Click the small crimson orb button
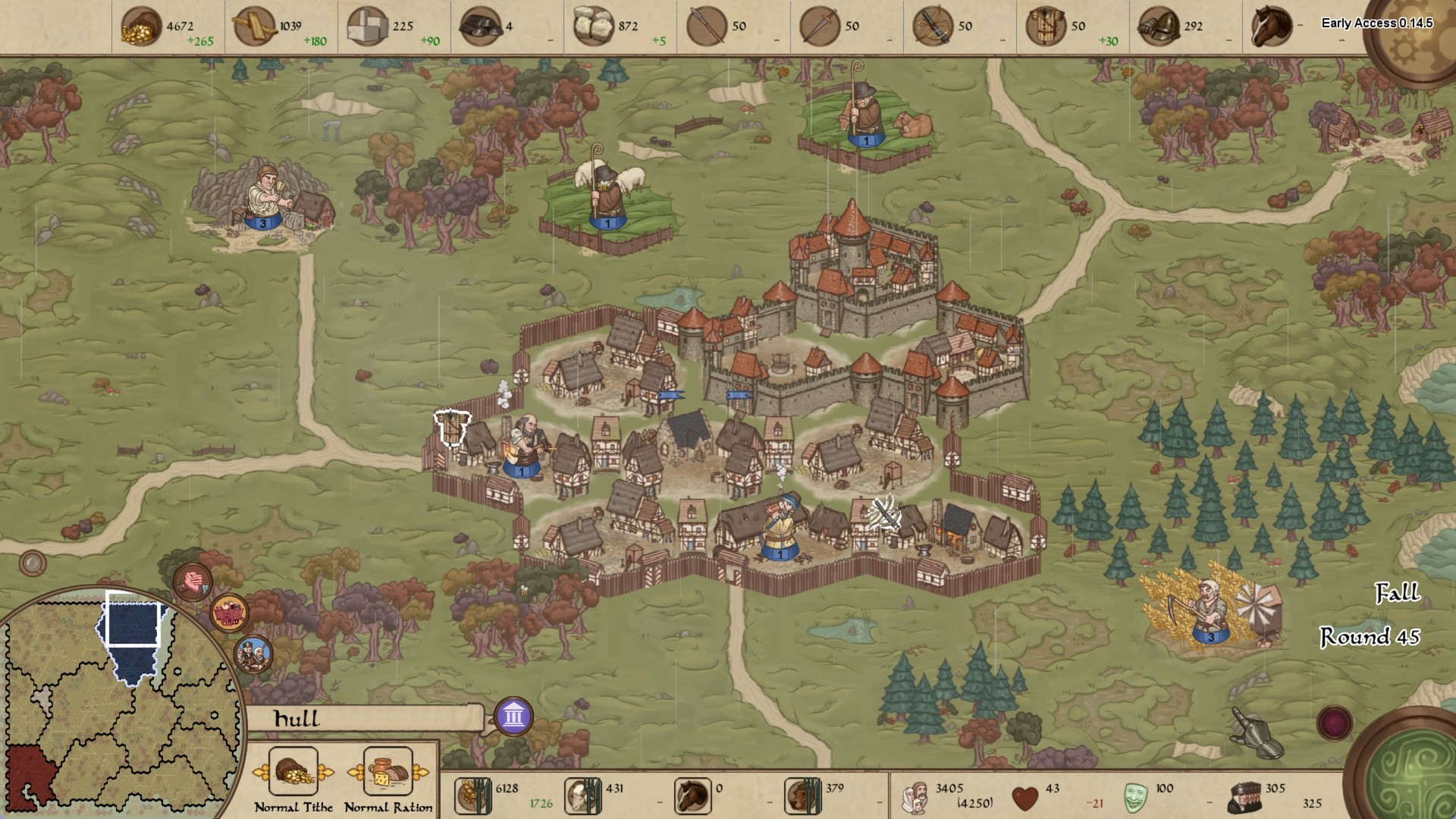The width and height of the screenshot is (1456, 819). pos(1334,723)
